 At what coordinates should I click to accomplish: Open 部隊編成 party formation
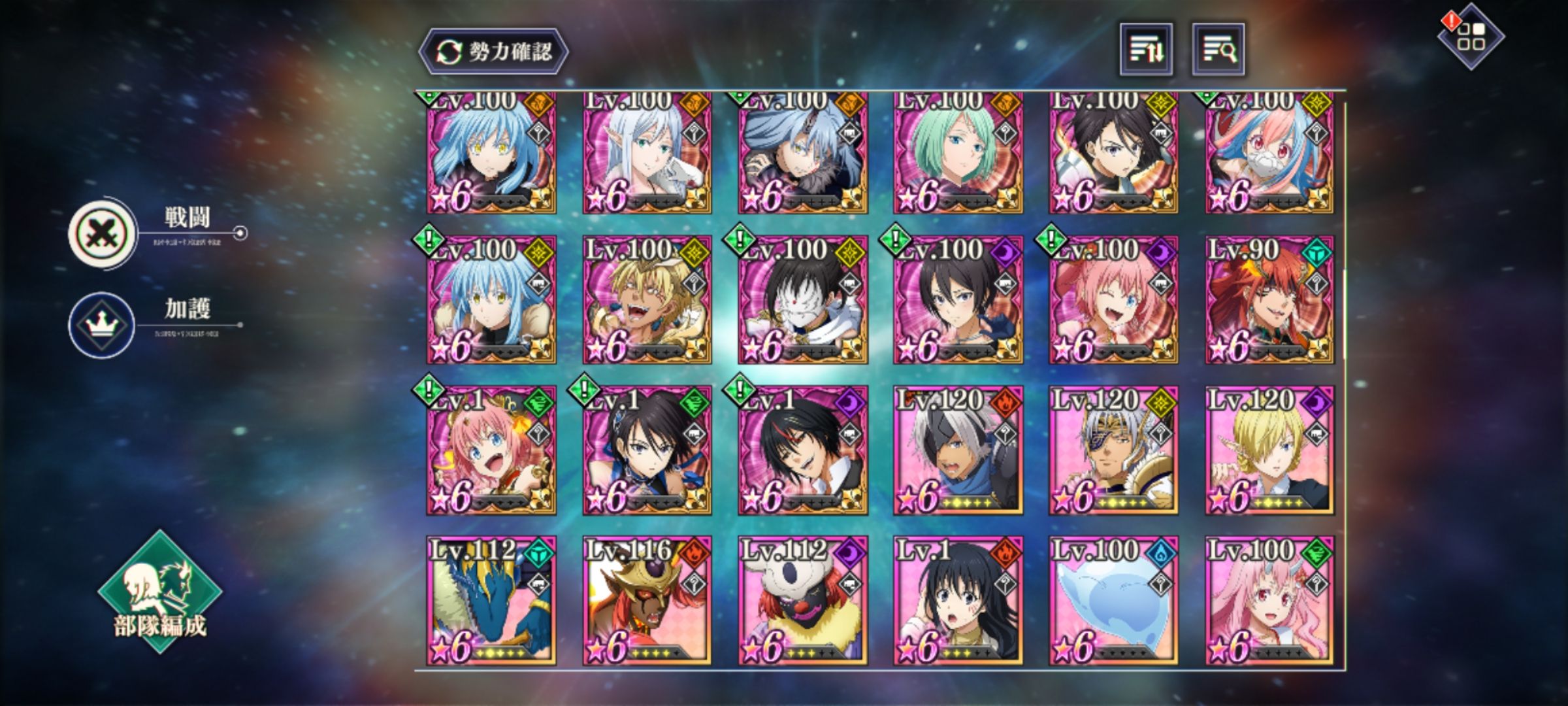(160, 593)
